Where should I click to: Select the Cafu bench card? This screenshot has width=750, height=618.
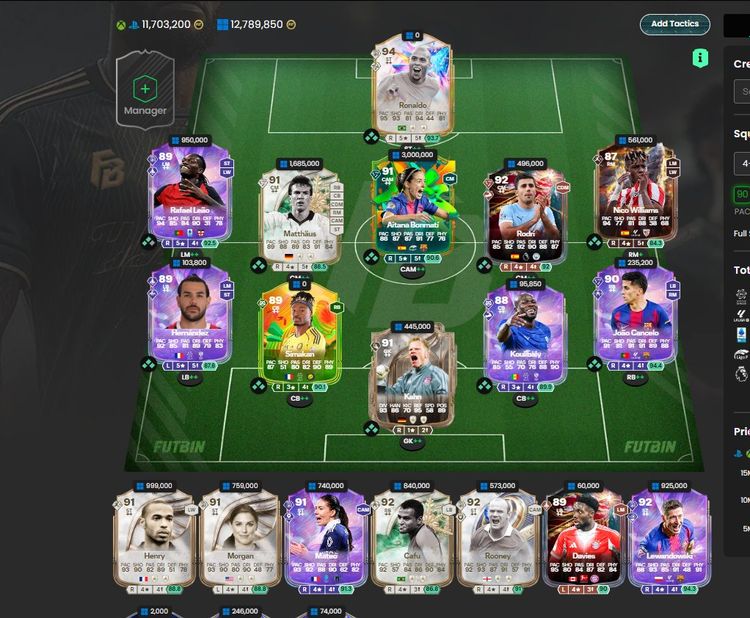coord(411,537)
